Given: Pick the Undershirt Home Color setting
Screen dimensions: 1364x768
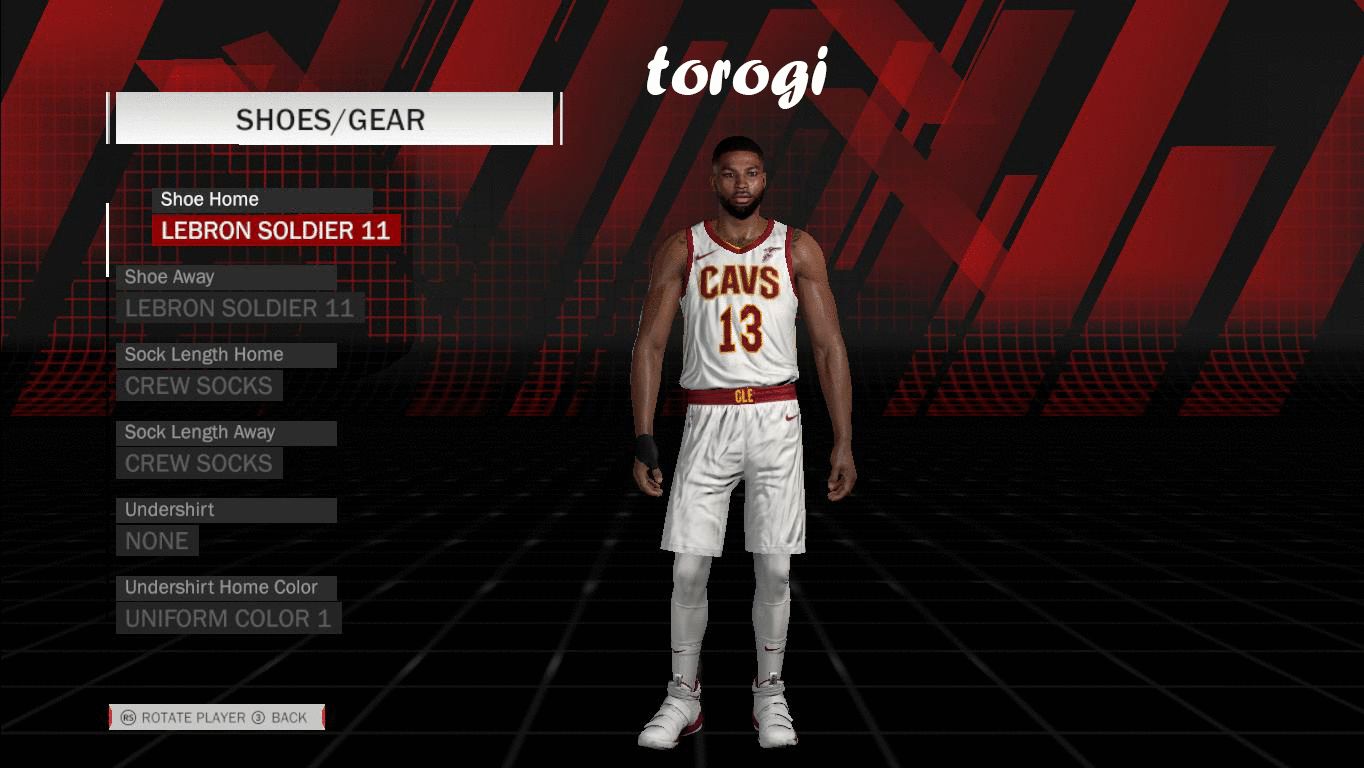Looking at the screenshot, I should pos(228,618).
